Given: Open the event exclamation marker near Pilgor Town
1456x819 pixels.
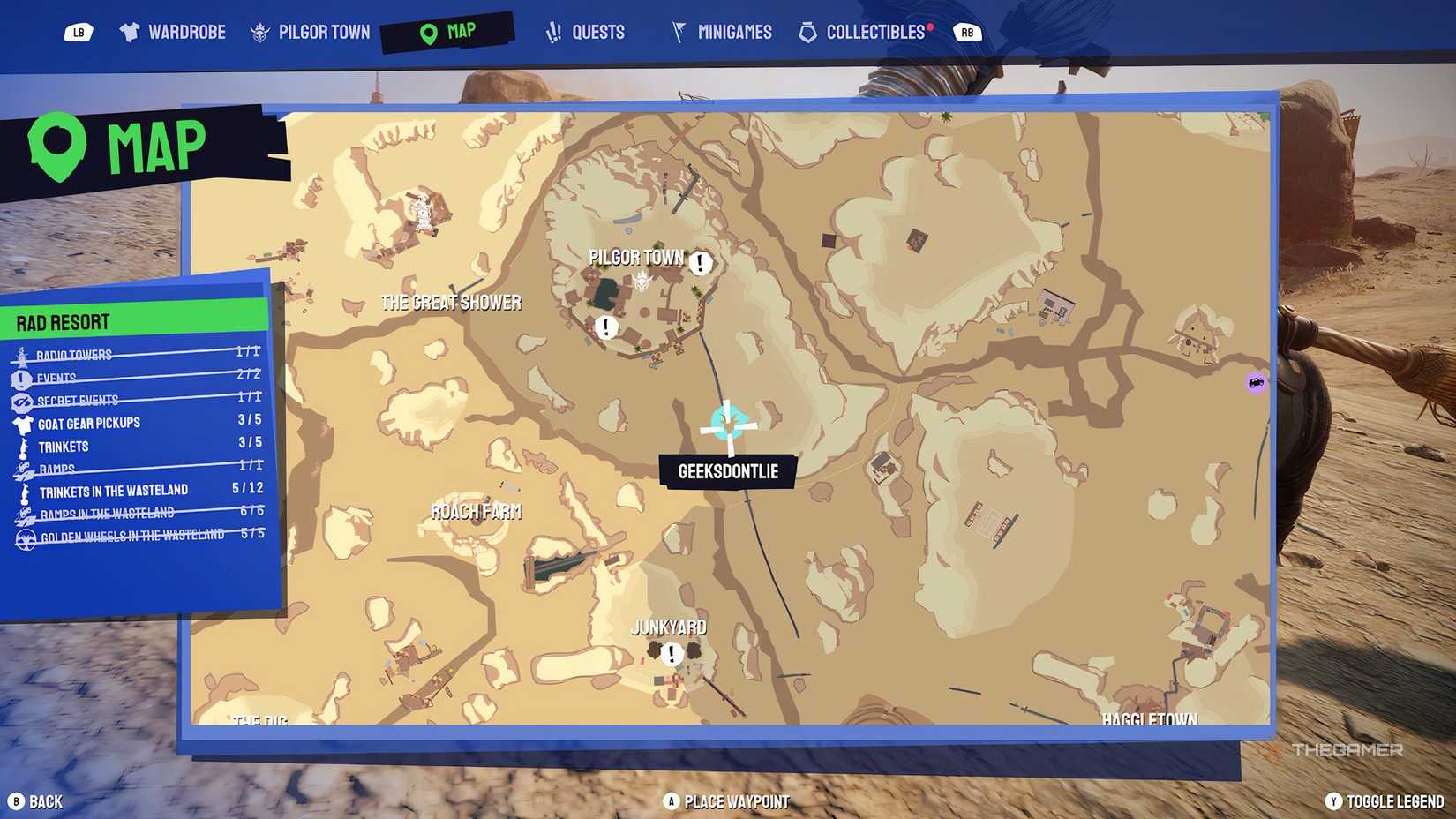Looking at the screenshot, I should tap(701, 262).
